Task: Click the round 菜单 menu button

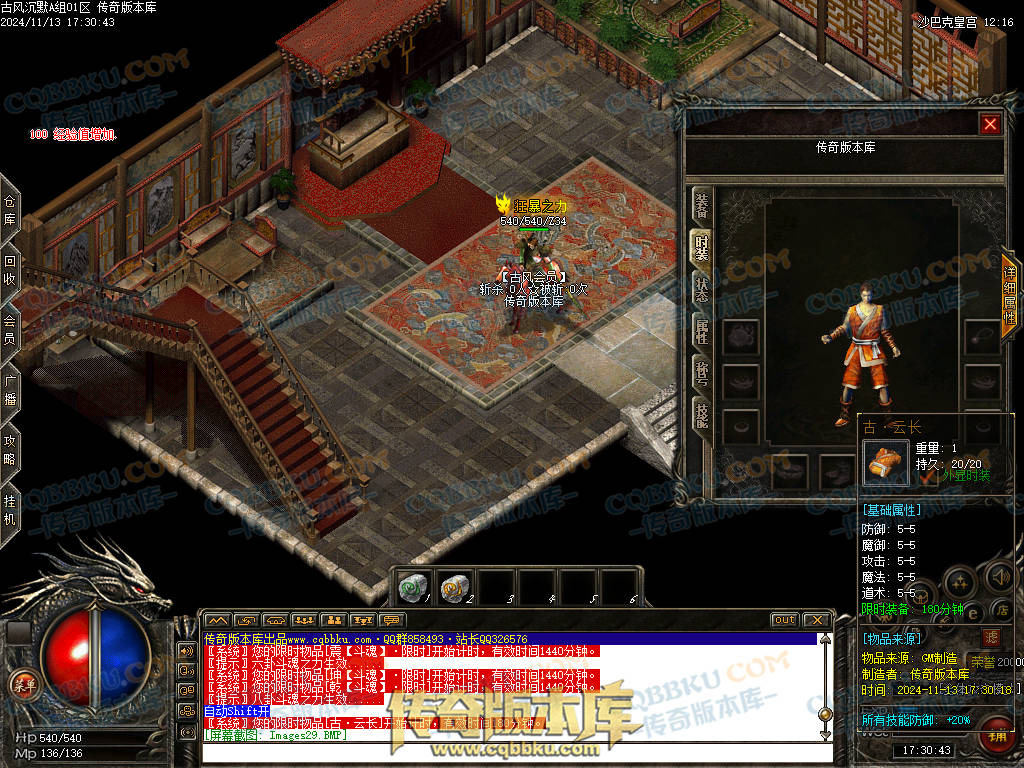Action: [20, 683]
